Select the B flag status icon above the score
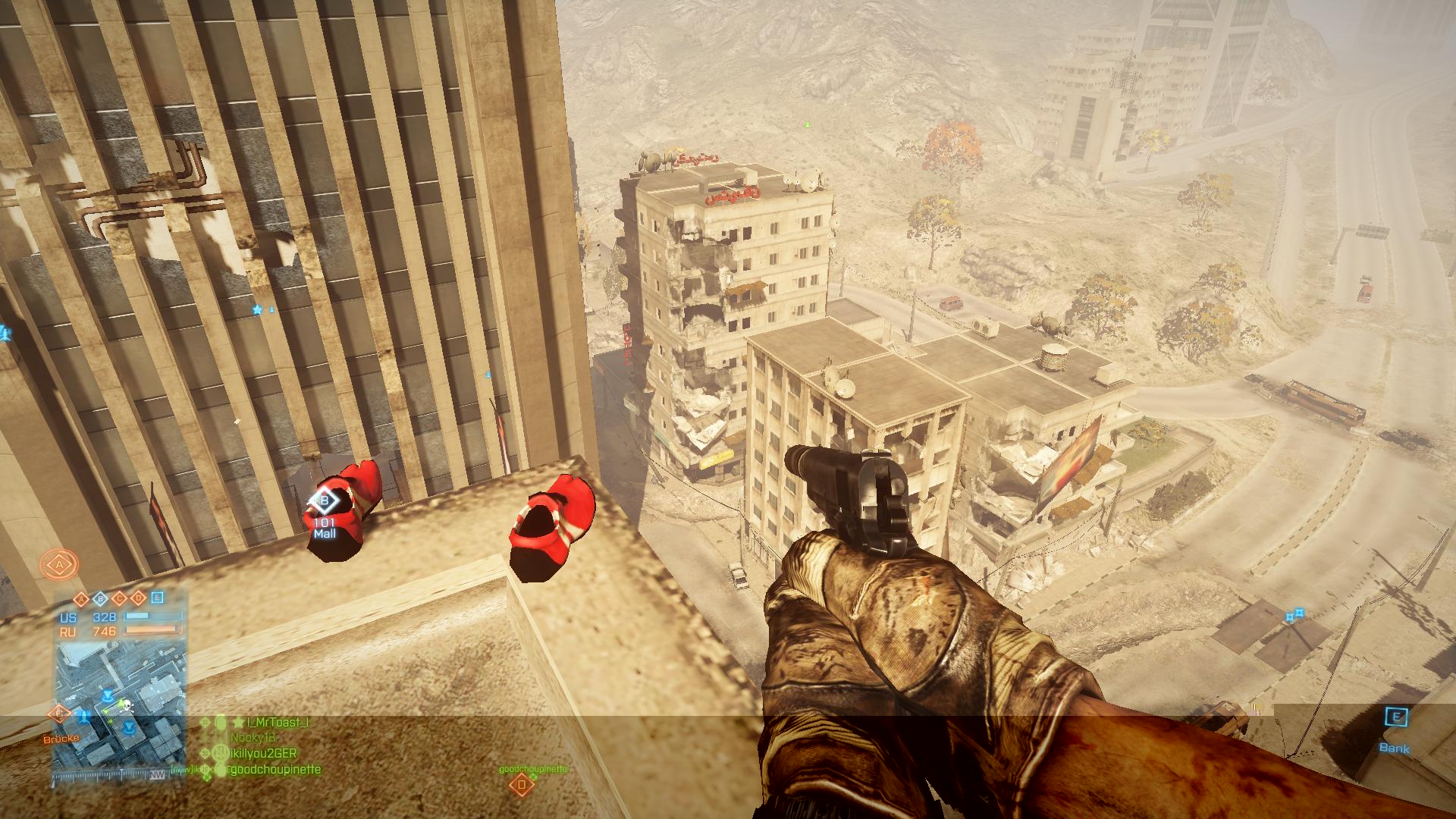1456x819 pixels. tap(99, 598)
